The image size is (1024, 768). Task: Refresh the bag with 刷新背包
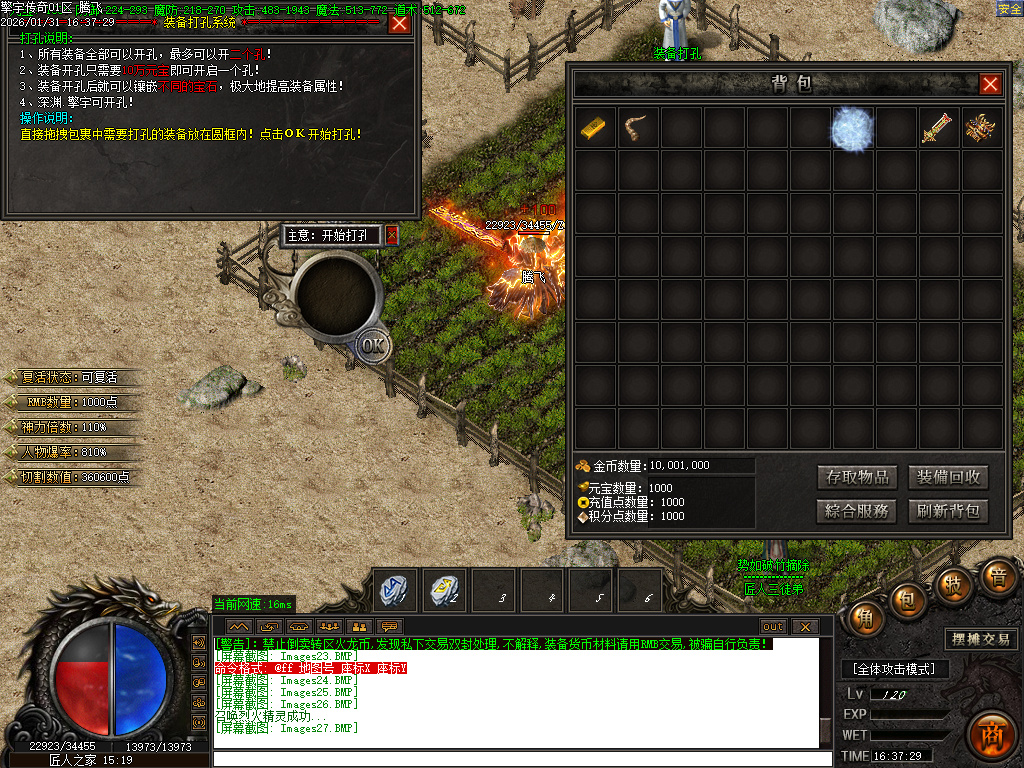948,511
